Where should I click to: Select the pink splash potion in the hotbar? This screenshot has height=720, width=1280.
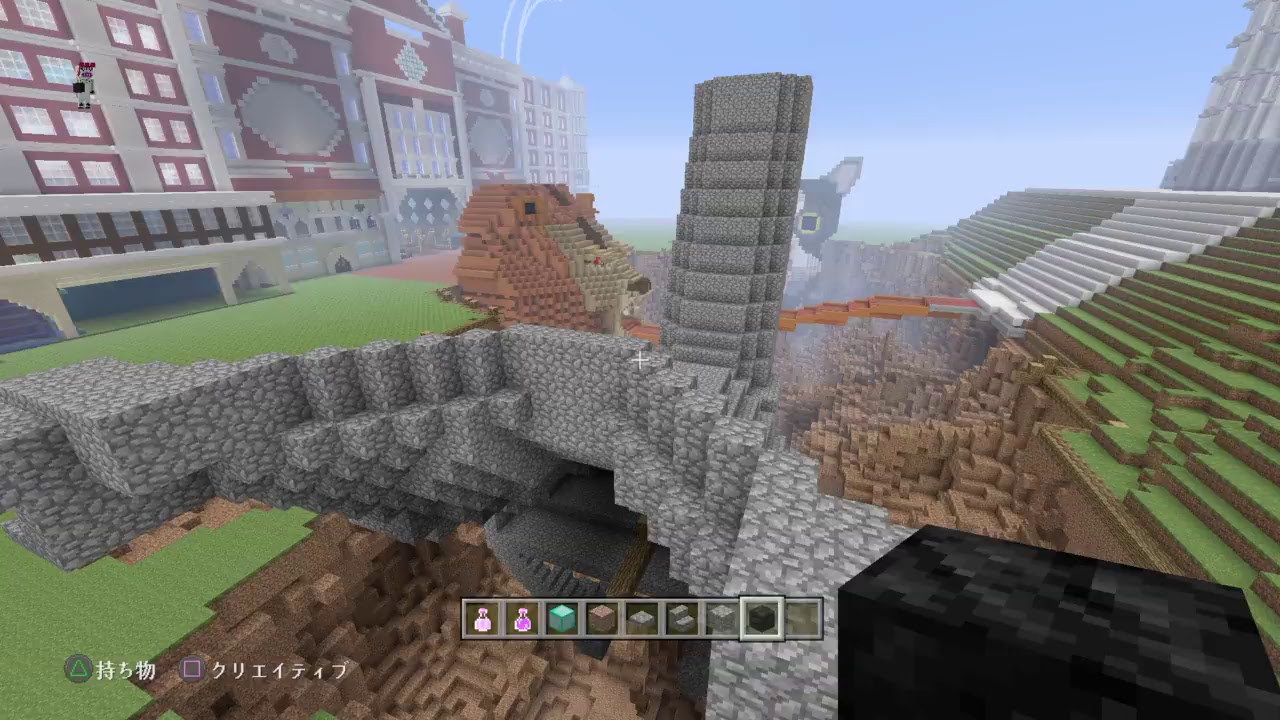(x=482, y=617)
